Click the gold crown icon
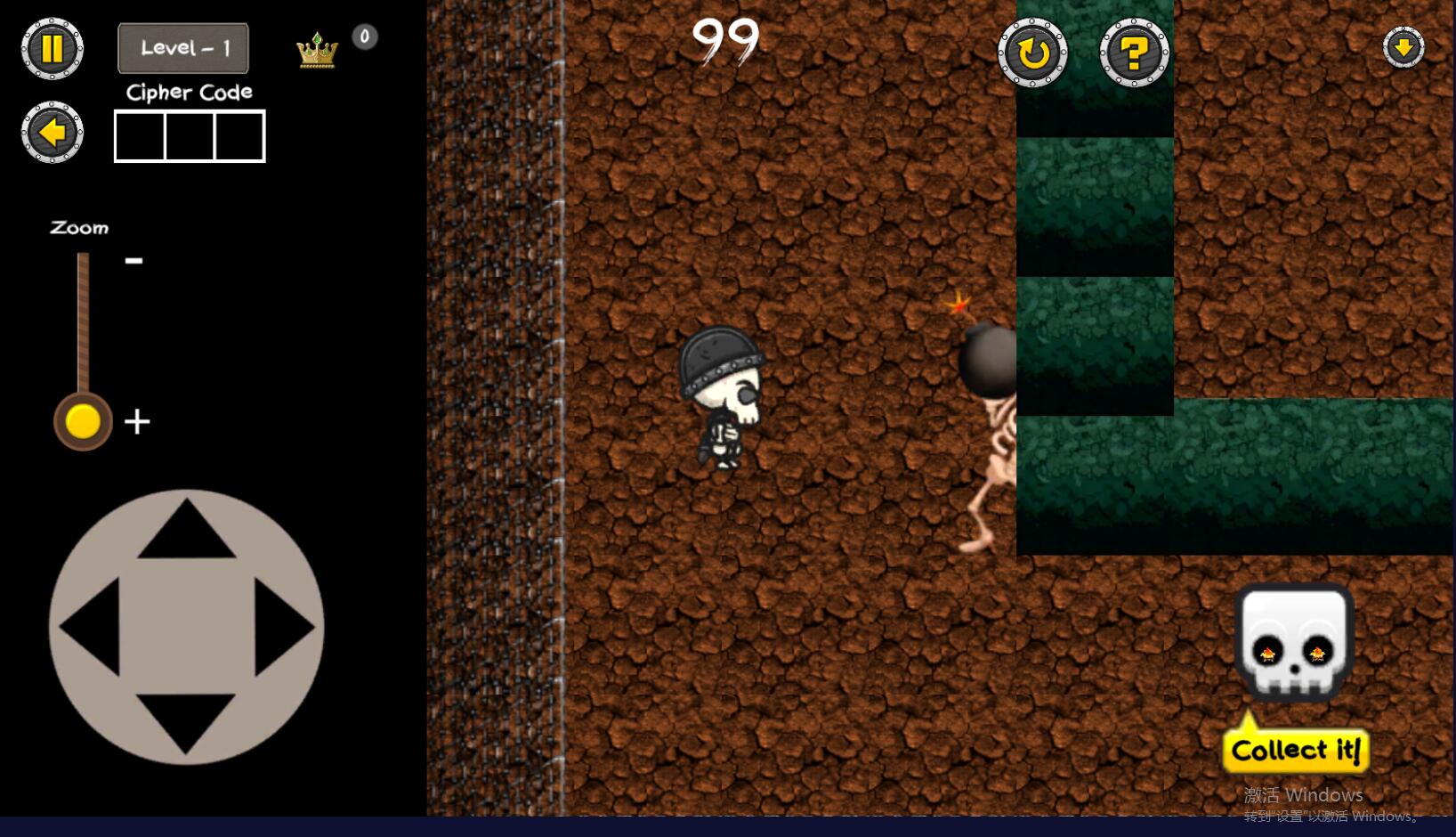Screen dimensions: 1456x837 [x=317, y=51]
